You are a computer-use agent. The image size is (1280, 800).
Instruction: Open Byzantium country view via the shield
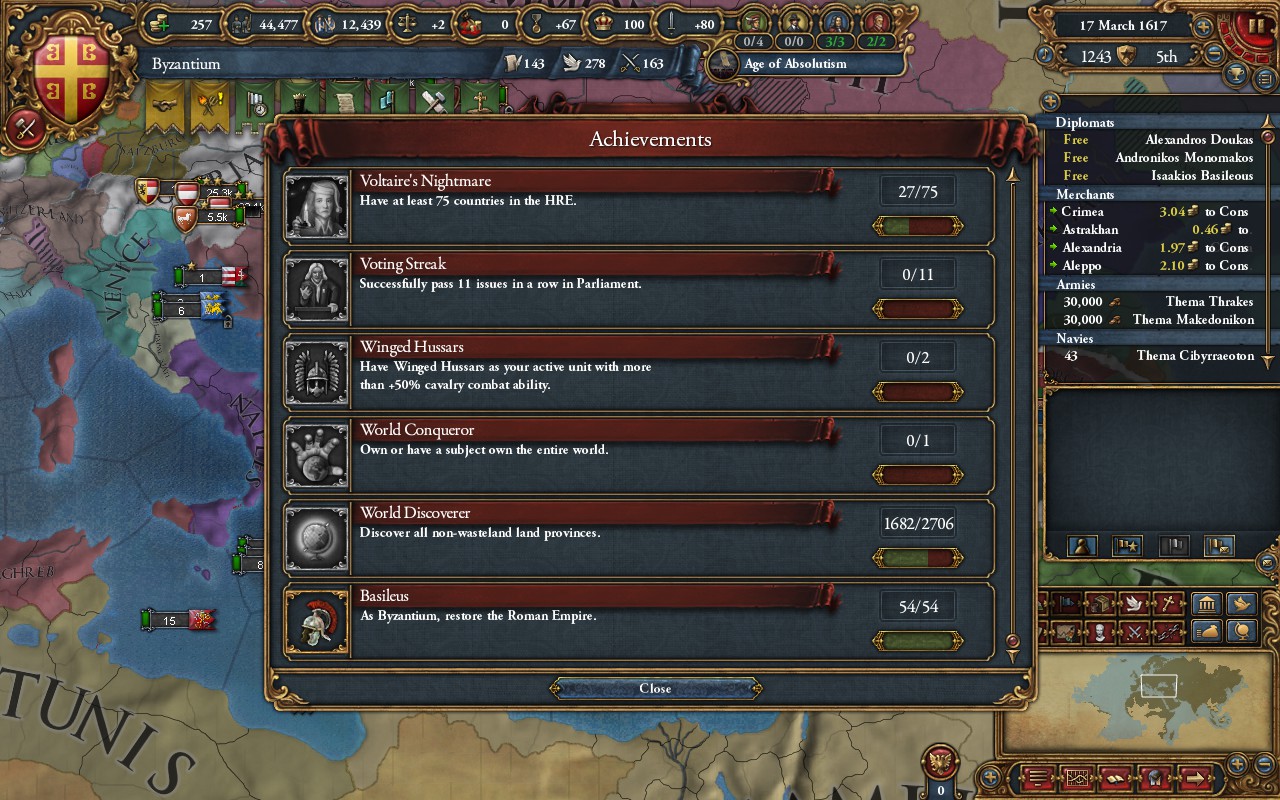click(x=70, y=60)
